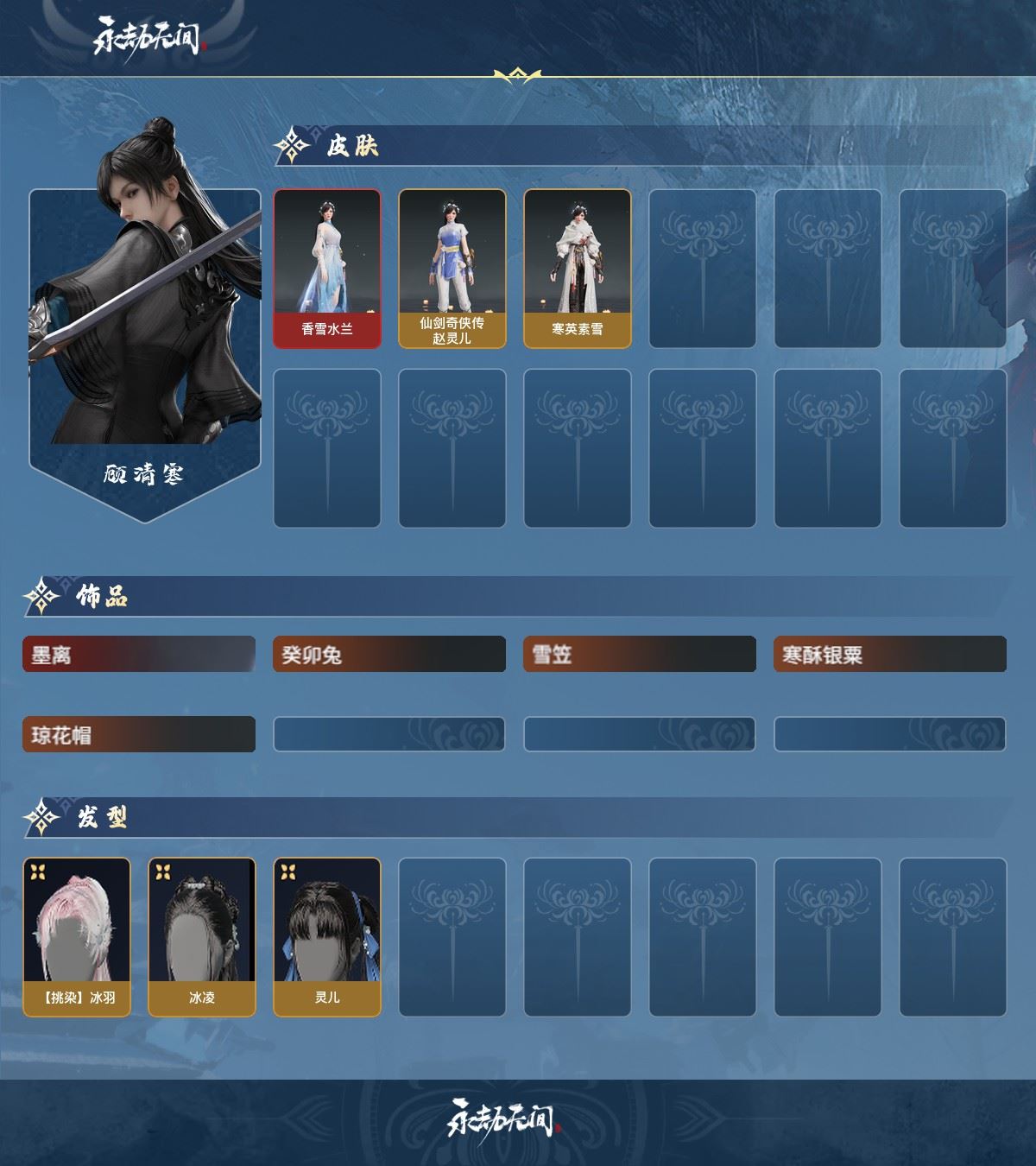Pick the 寒英素雪 skin card
1036x1166 pixels.
(577, 269)
